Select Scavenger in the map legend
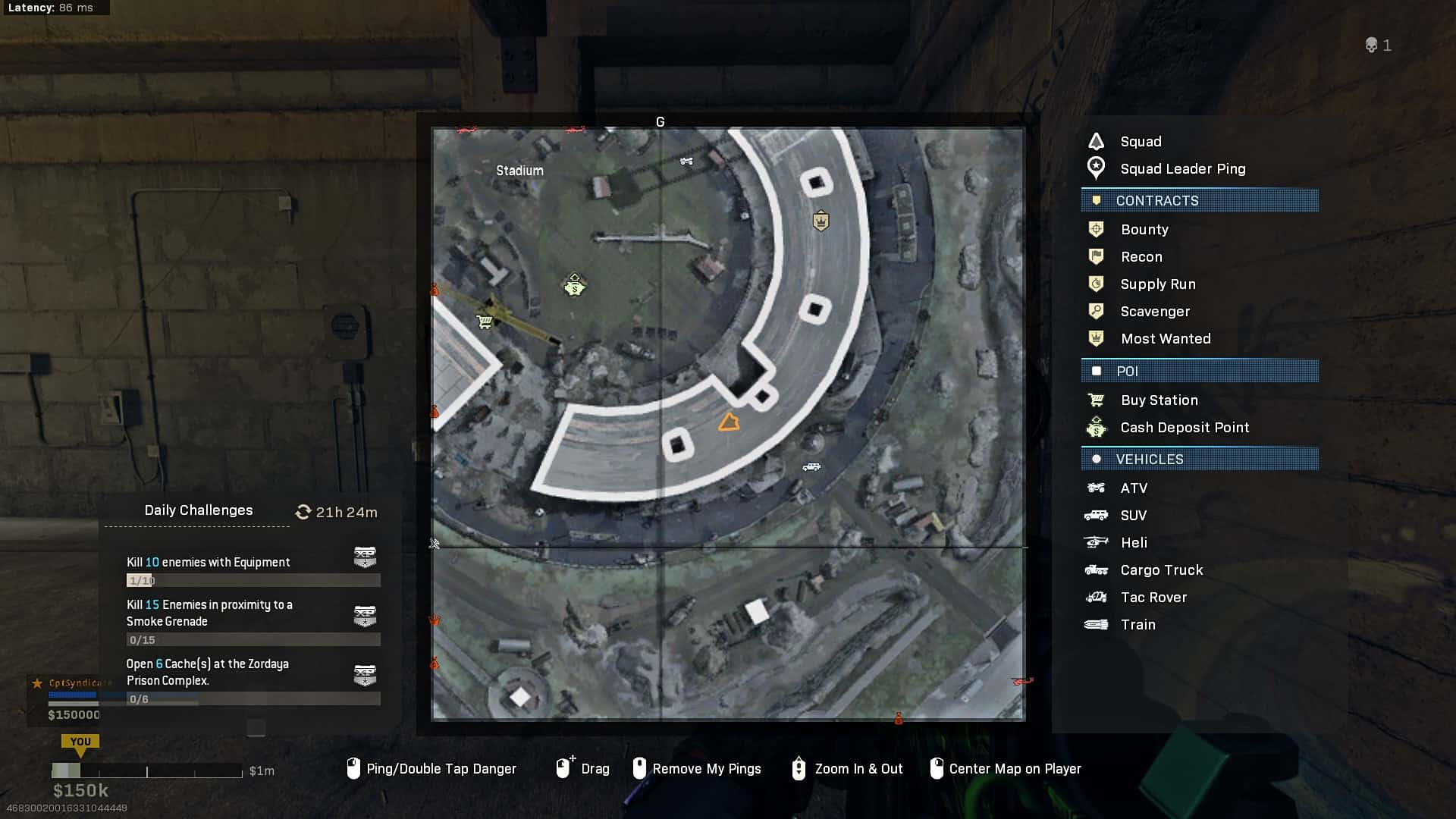1456x819 pixels. tap(1154, 312)
